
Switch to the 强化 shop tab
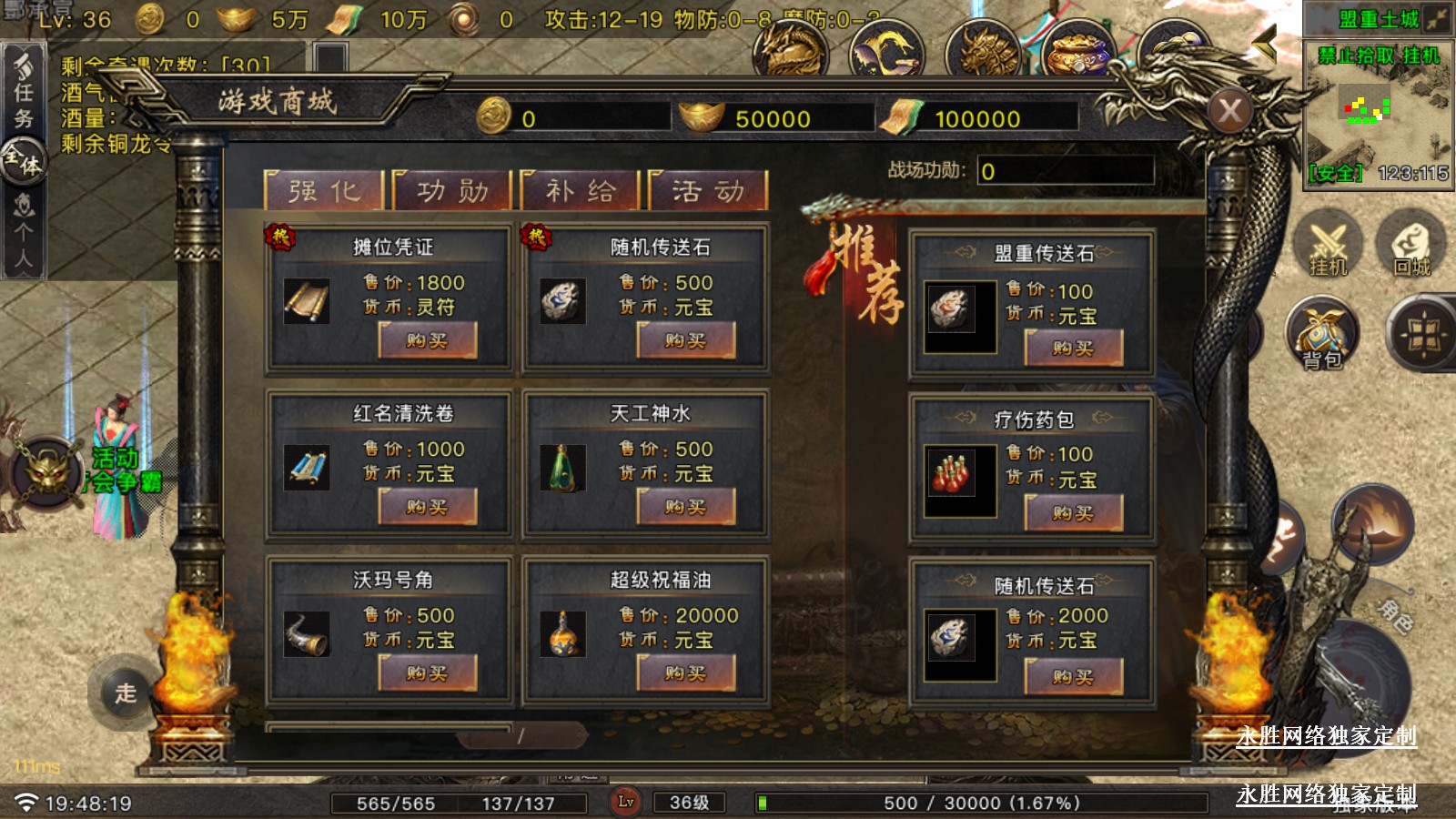point(324,191)
